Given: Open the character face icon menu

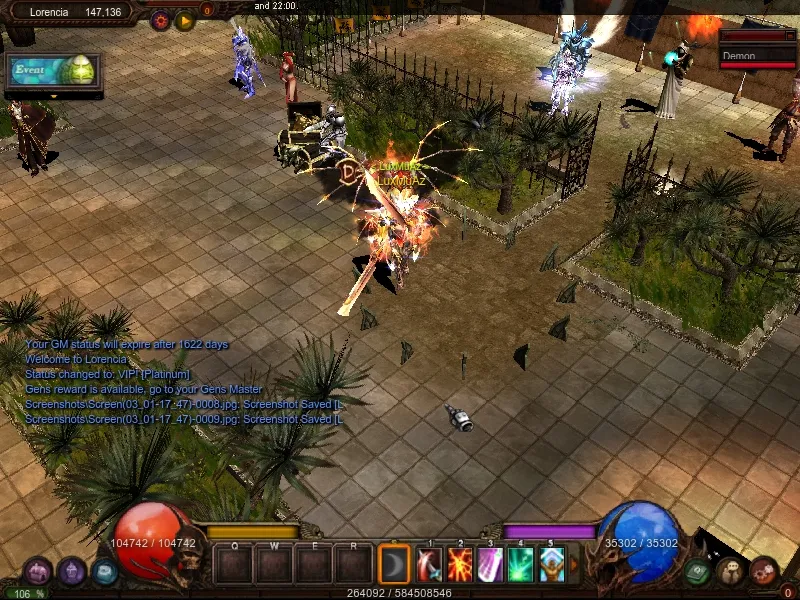Looking at the screenshot, I should pos(730,571).
